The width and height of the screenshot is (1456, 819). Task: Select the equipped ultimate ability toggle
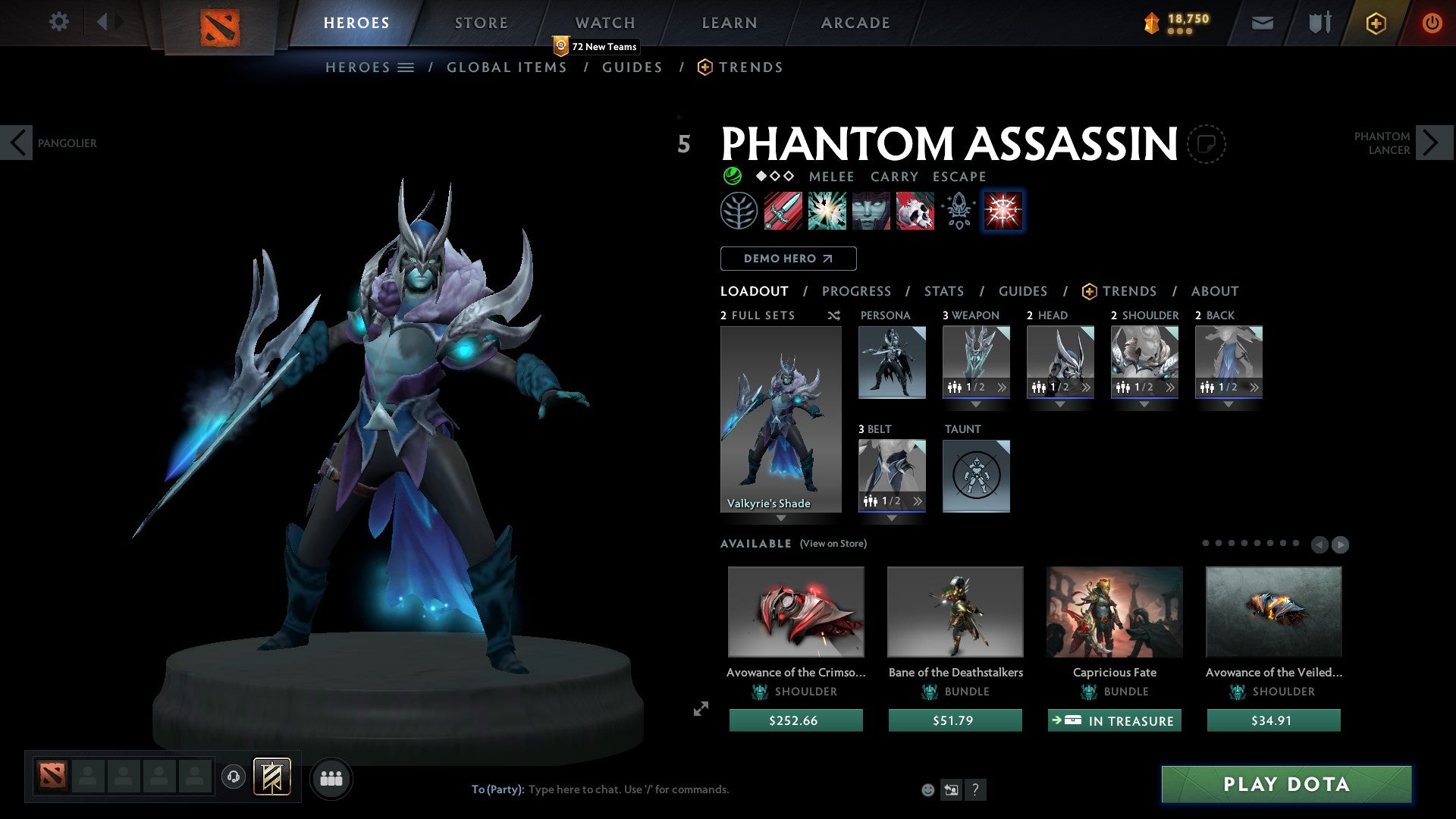(1003, 211)
